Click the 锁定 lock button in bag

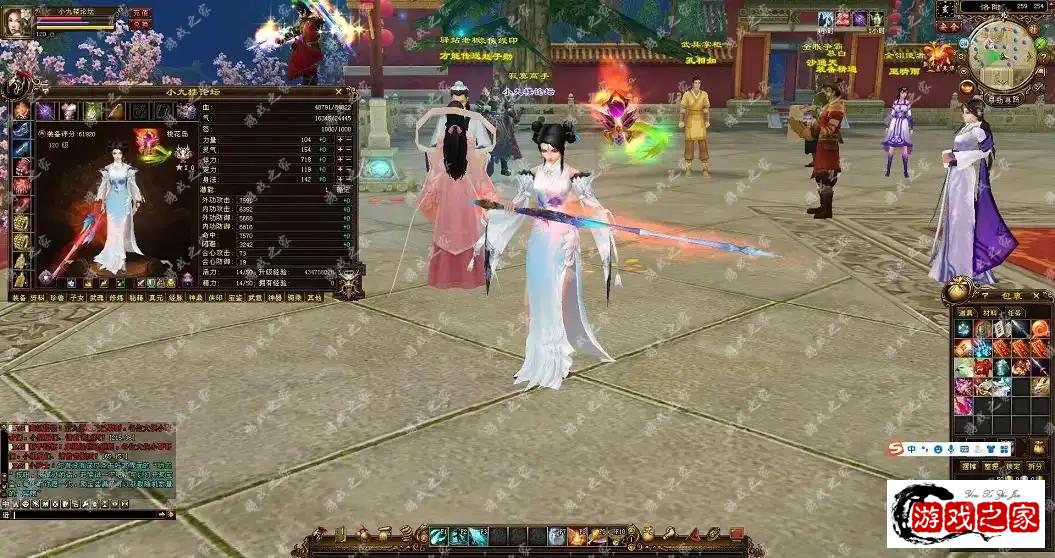1013,466
